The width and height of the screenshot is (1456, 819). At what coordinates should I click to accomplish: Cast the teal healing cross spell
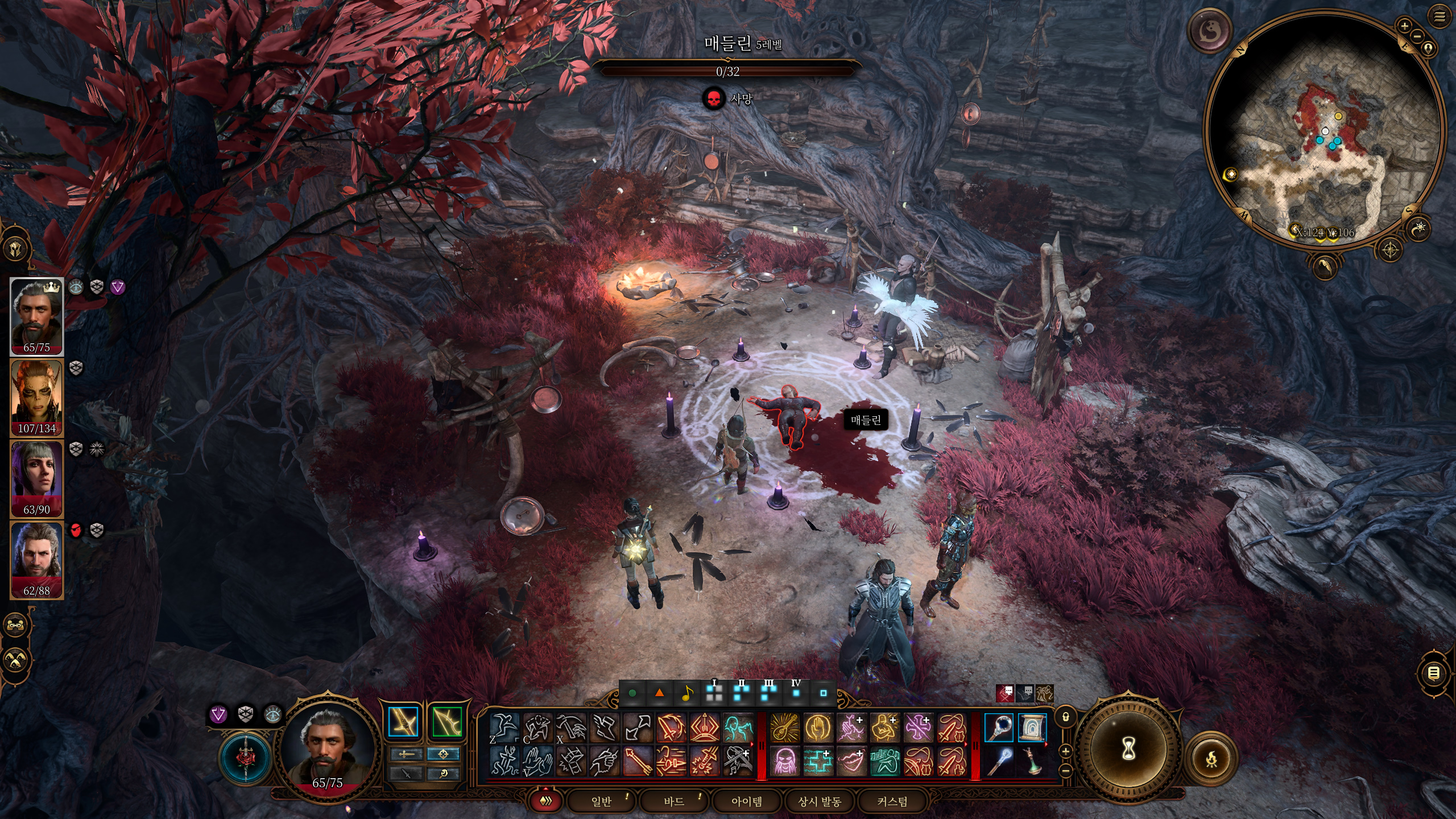point(818,761)
